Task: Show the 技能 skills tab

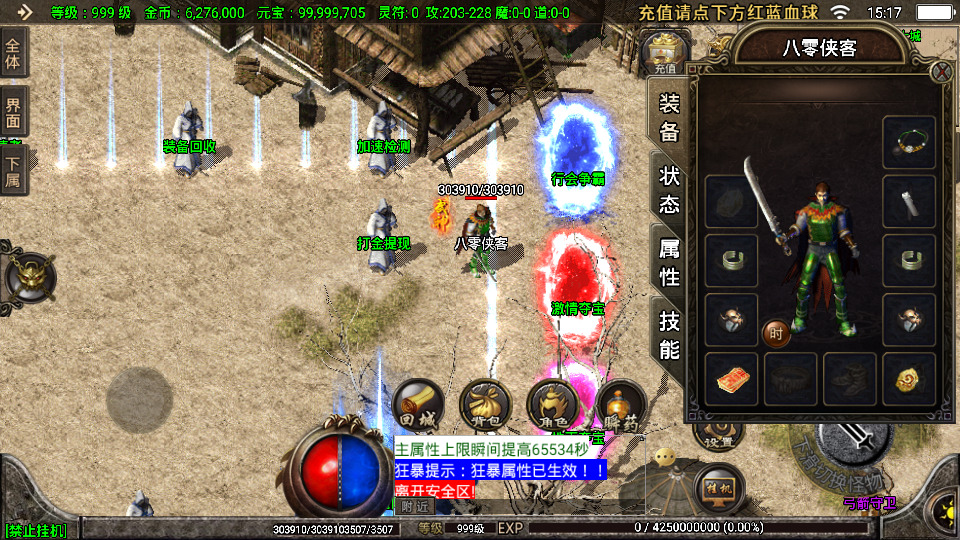Action: [669, 335]
